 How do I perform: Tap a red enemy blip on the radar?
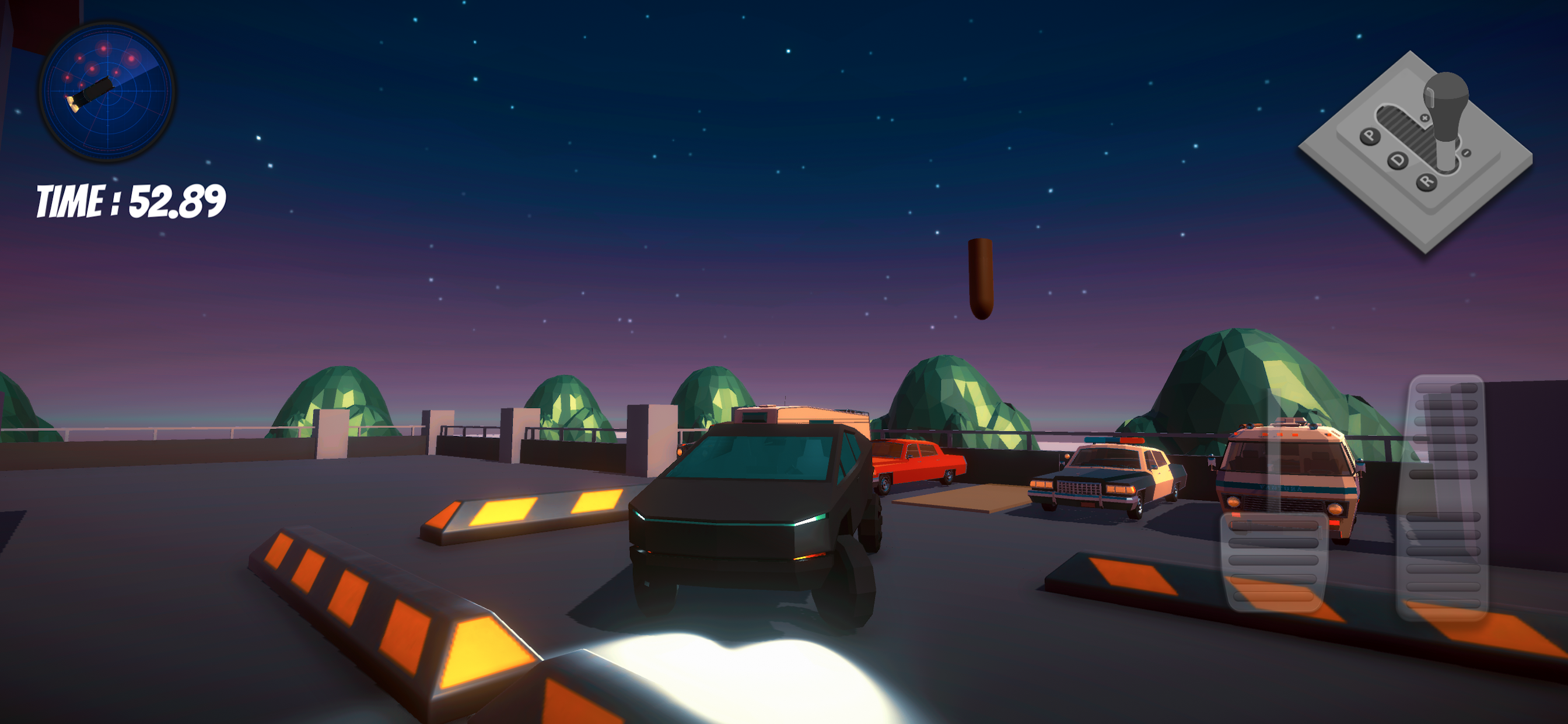[131, 59]
